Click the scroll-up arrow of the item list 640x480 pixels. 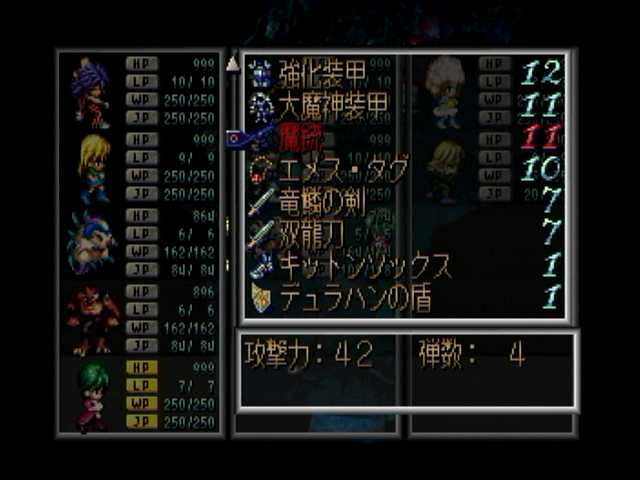232,65
